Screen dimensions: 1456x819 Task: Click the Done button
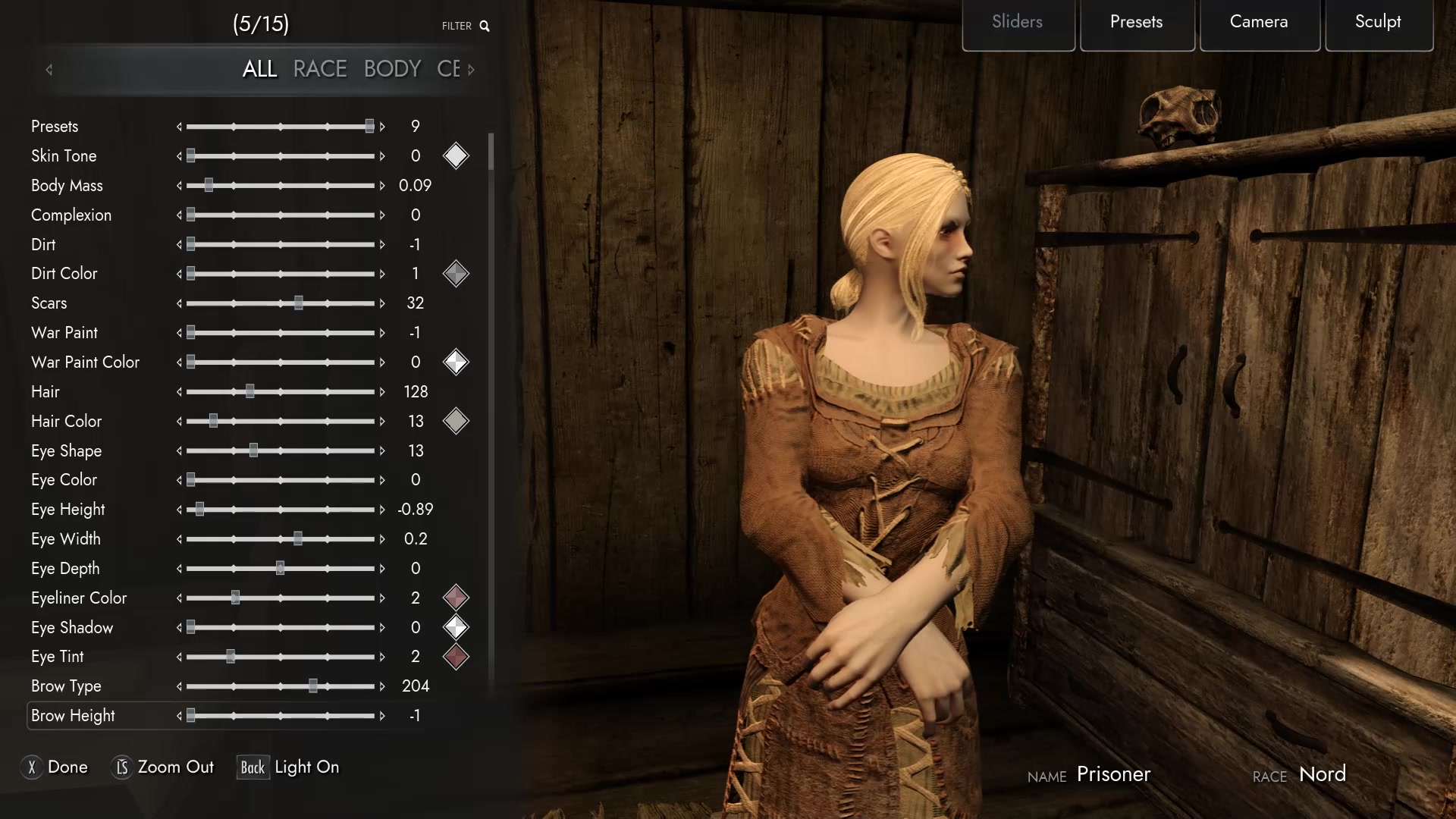click(x=67, y=767)
